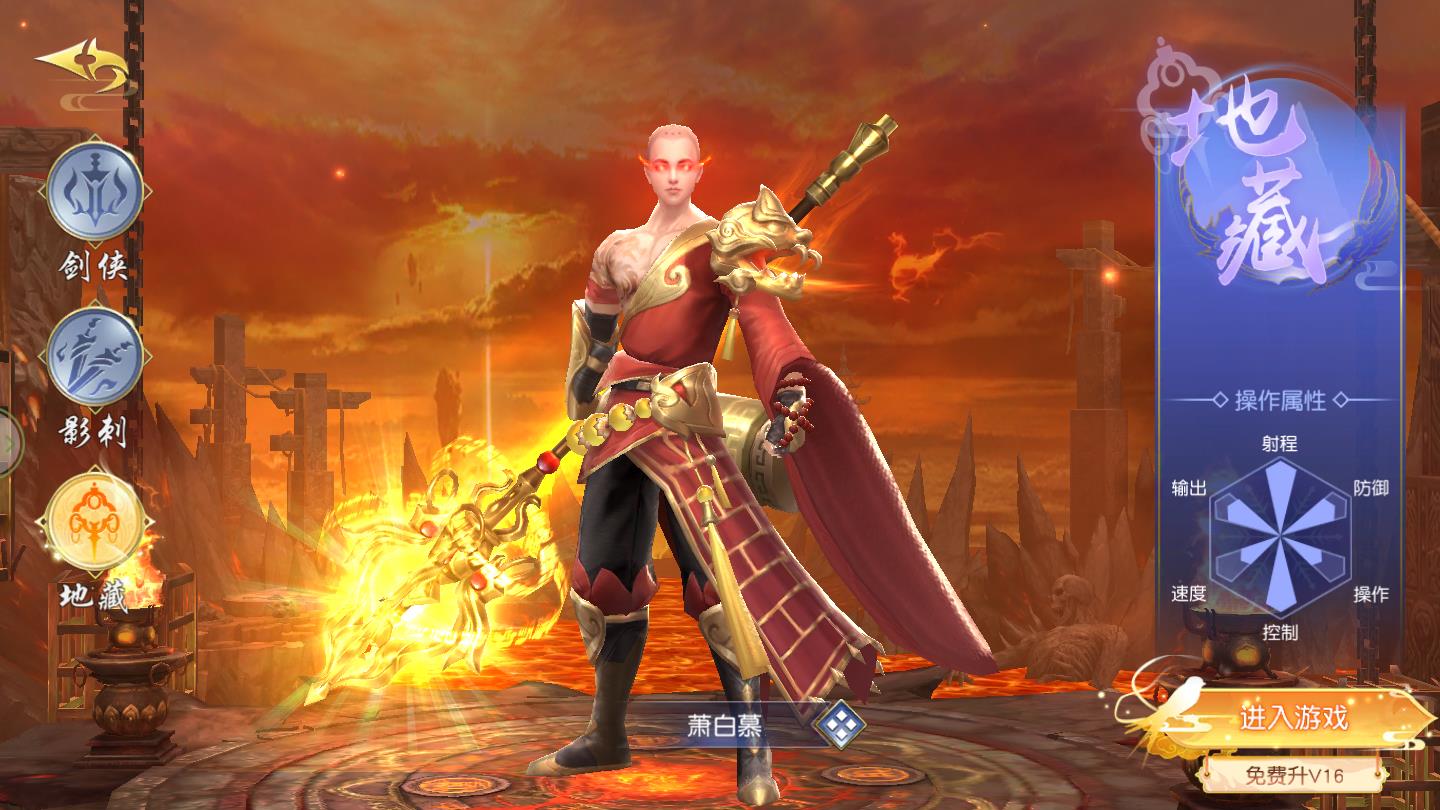The height and width of the screenshot is (810, 1440).
Task: Go back with the golden arrow
Action: (83, 67)
